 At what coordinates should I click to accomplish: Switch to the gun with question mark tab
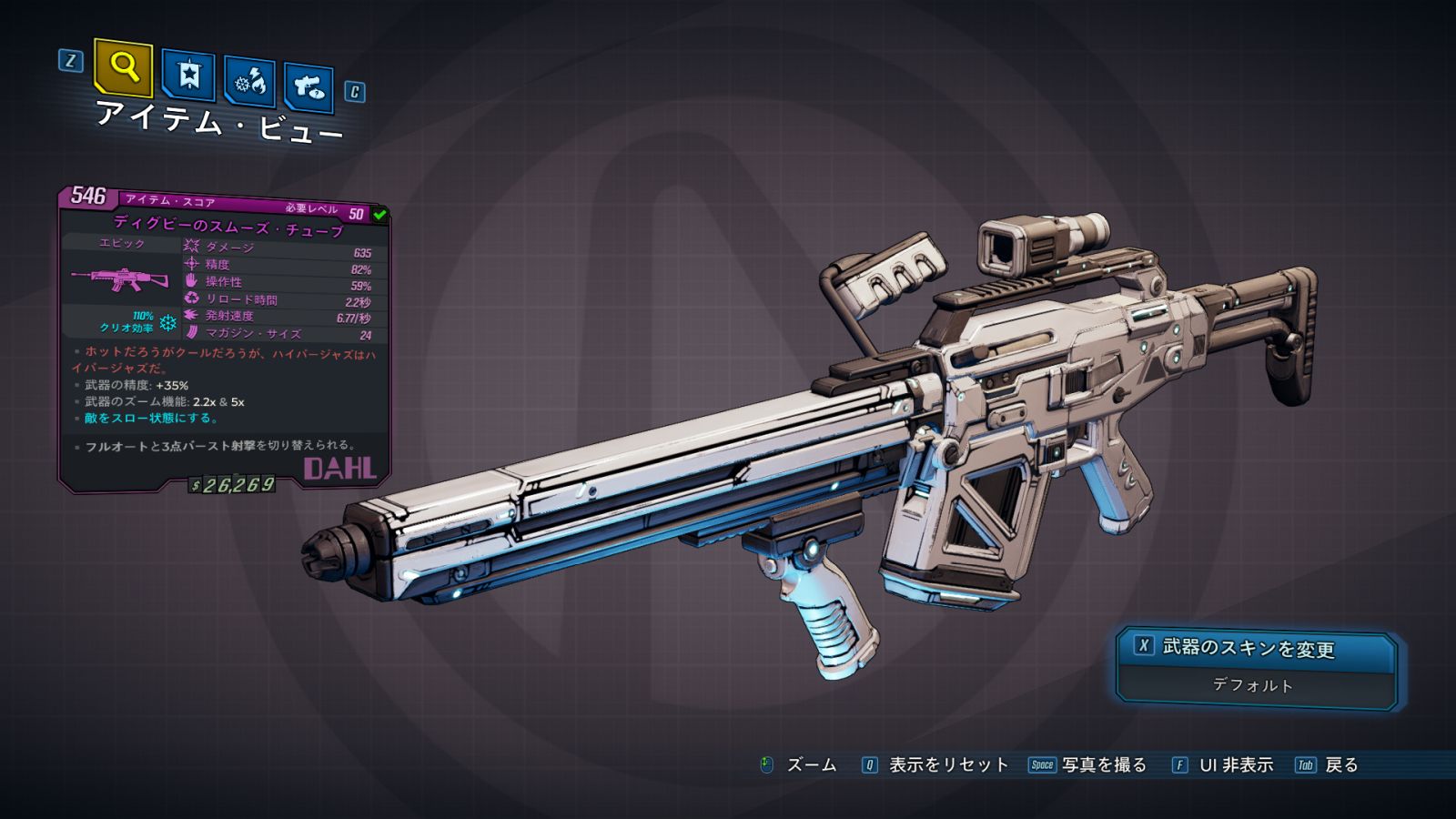click(308, 87)
